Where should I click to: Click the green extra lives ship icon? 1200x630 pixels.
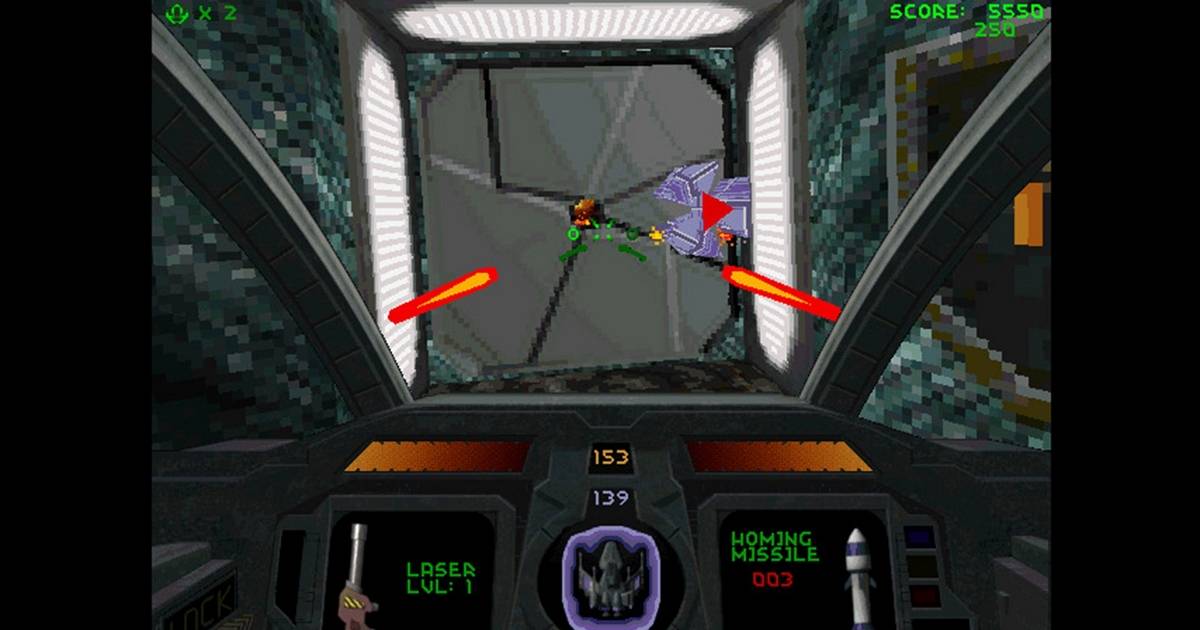[x=178, y=13]
